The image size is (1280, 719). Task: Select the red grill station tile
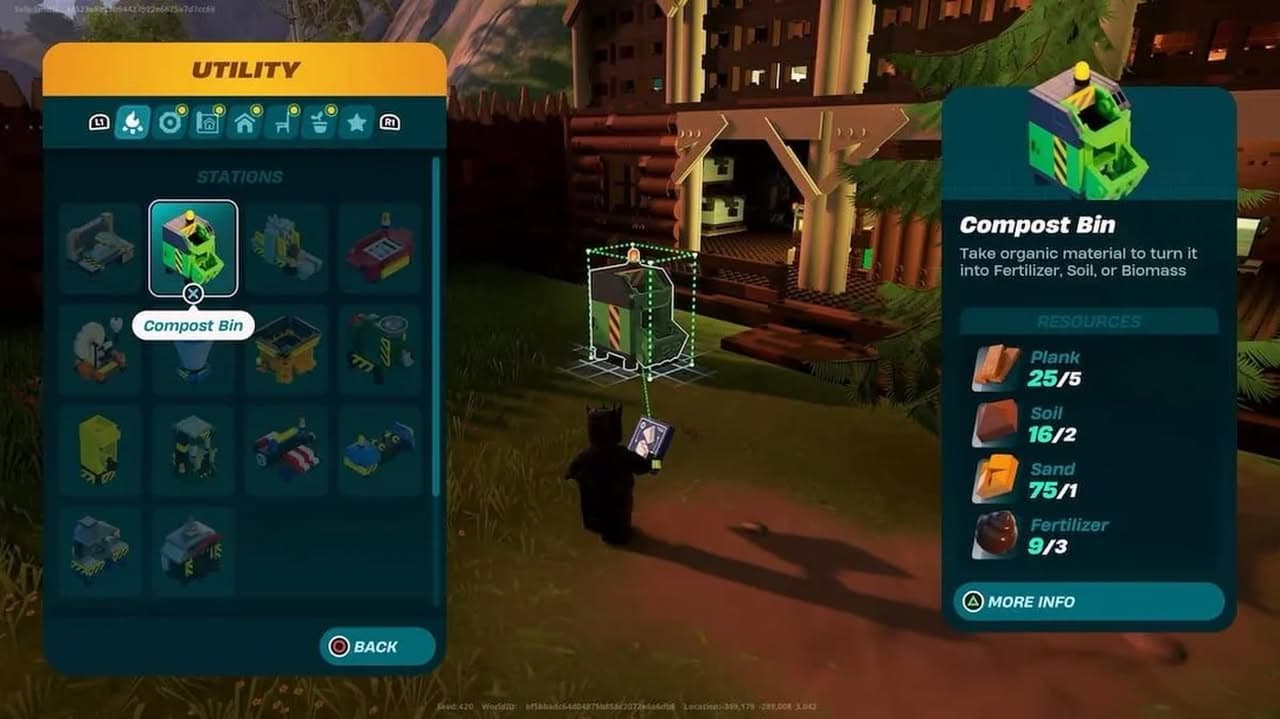380,247
